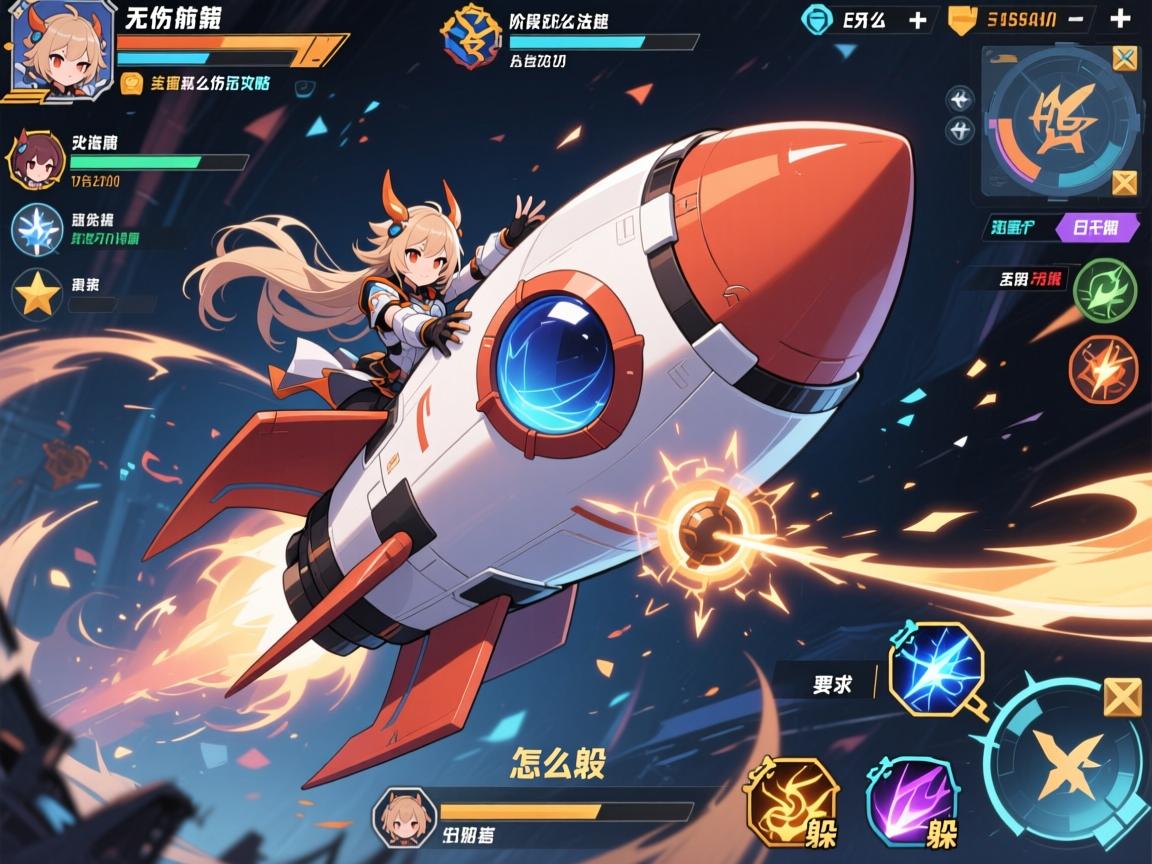The width and height of the screenshot is (1152, 864).
Task: Add currency with the plus beside blue hexagon
Action: click(917, 19)
